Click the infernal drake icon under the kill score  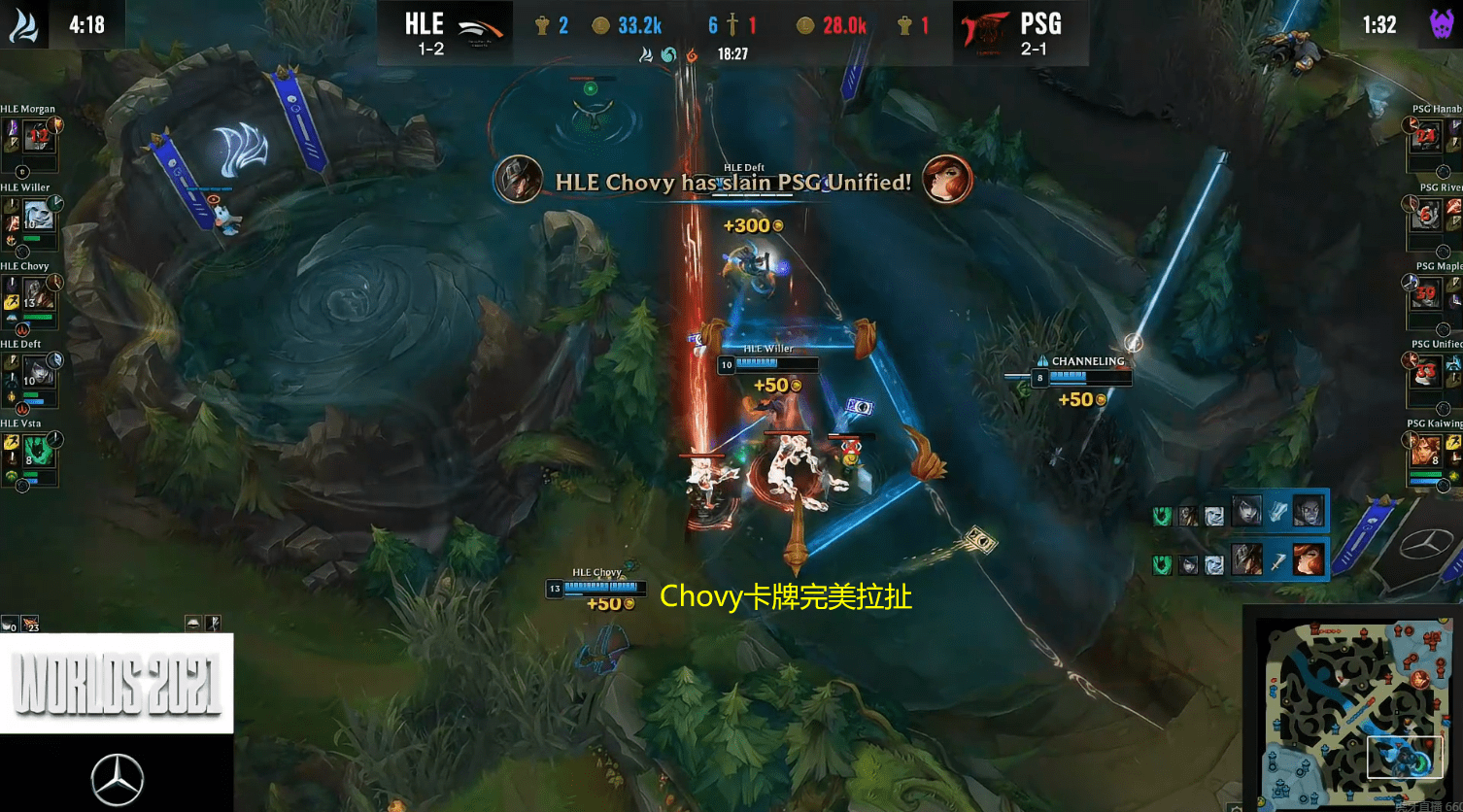point(691,56)
